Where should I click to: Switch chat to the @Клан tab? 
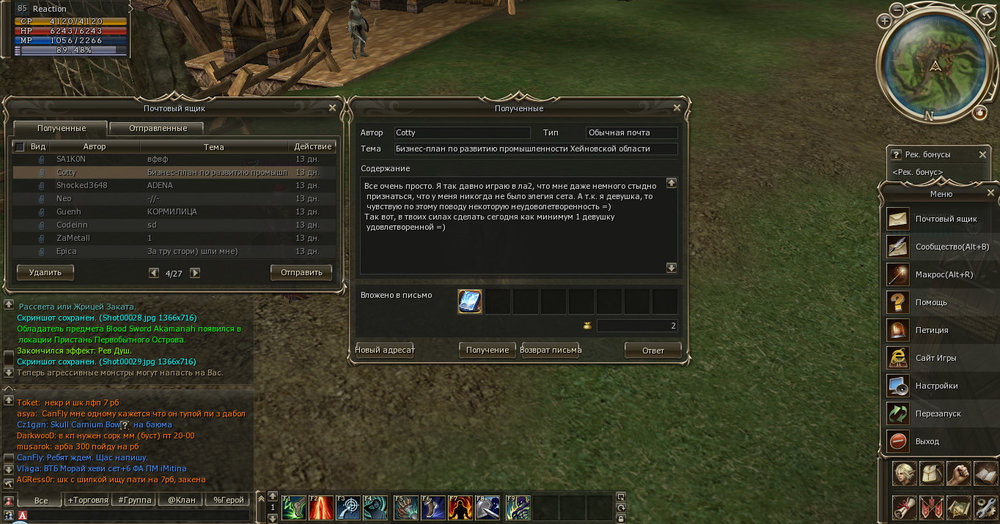pyautogui.click(x=181, y=499)
